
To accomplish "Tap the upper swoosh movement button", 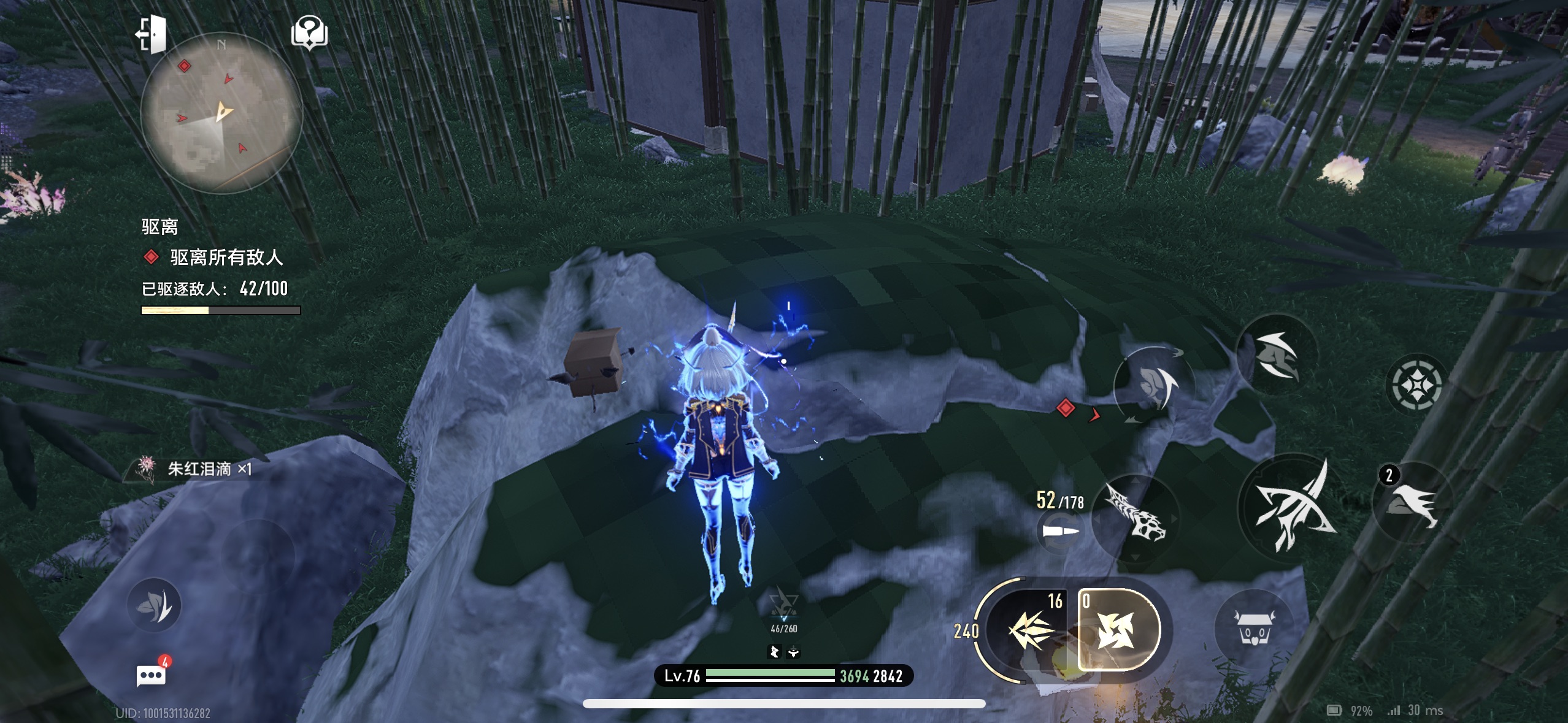I will 1276,354.
